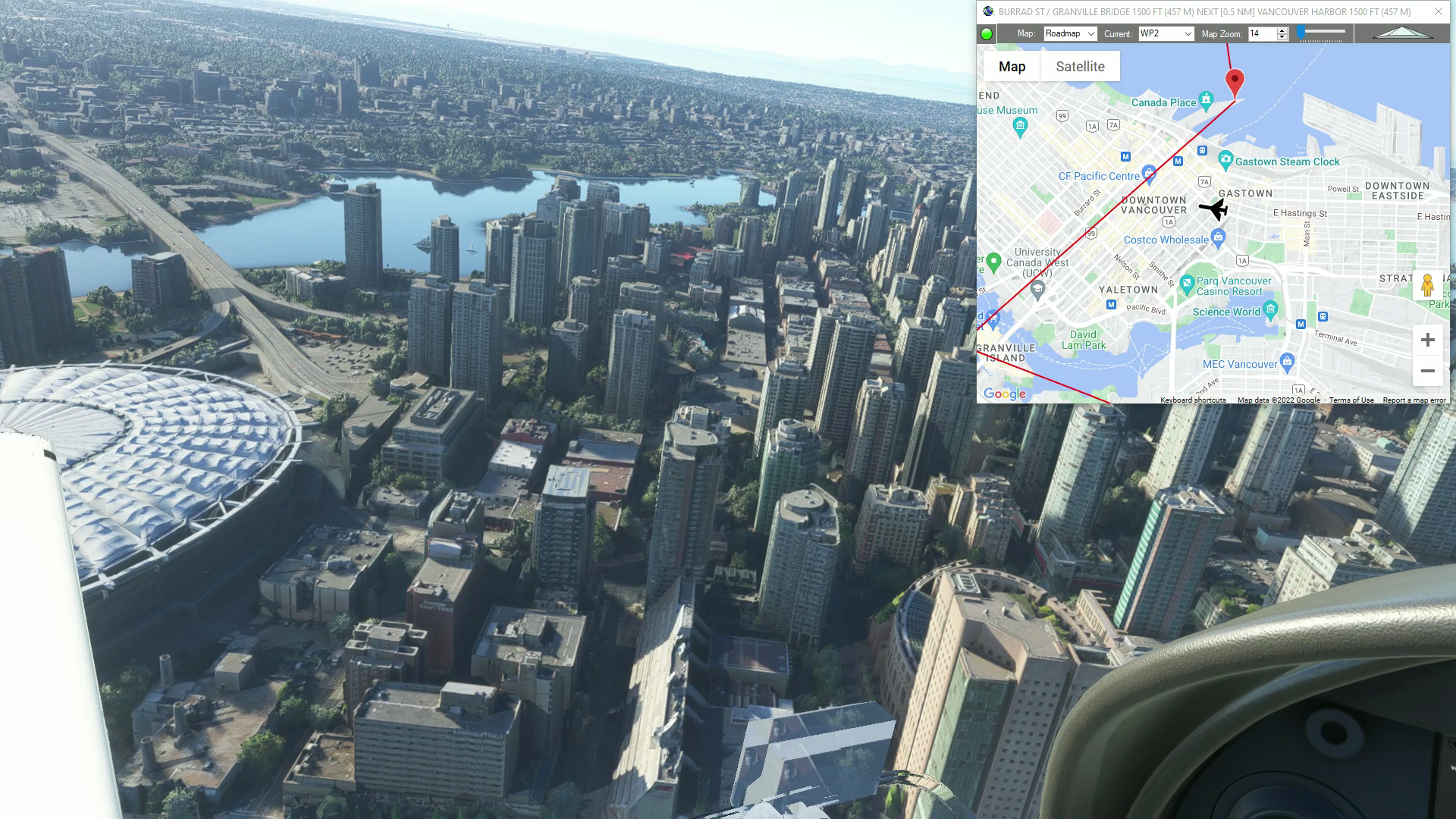
Task: Click the Gastown Steam Clock map pin
Action: tap(1226, 161)
